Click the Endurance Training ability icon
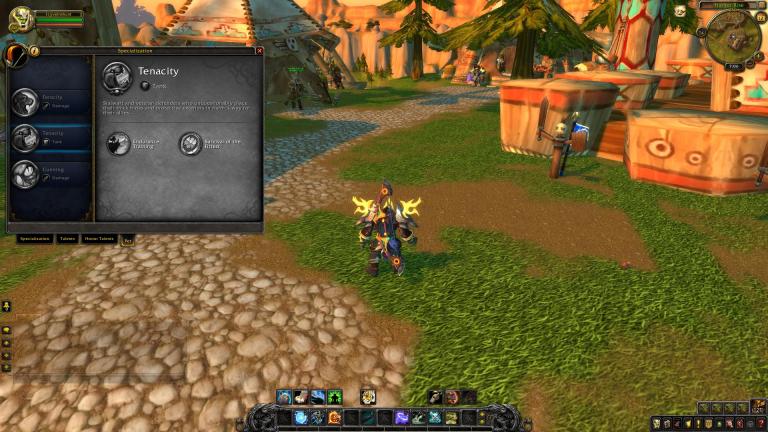The height and width of the screenshot is (432, 768). (119, 144)
